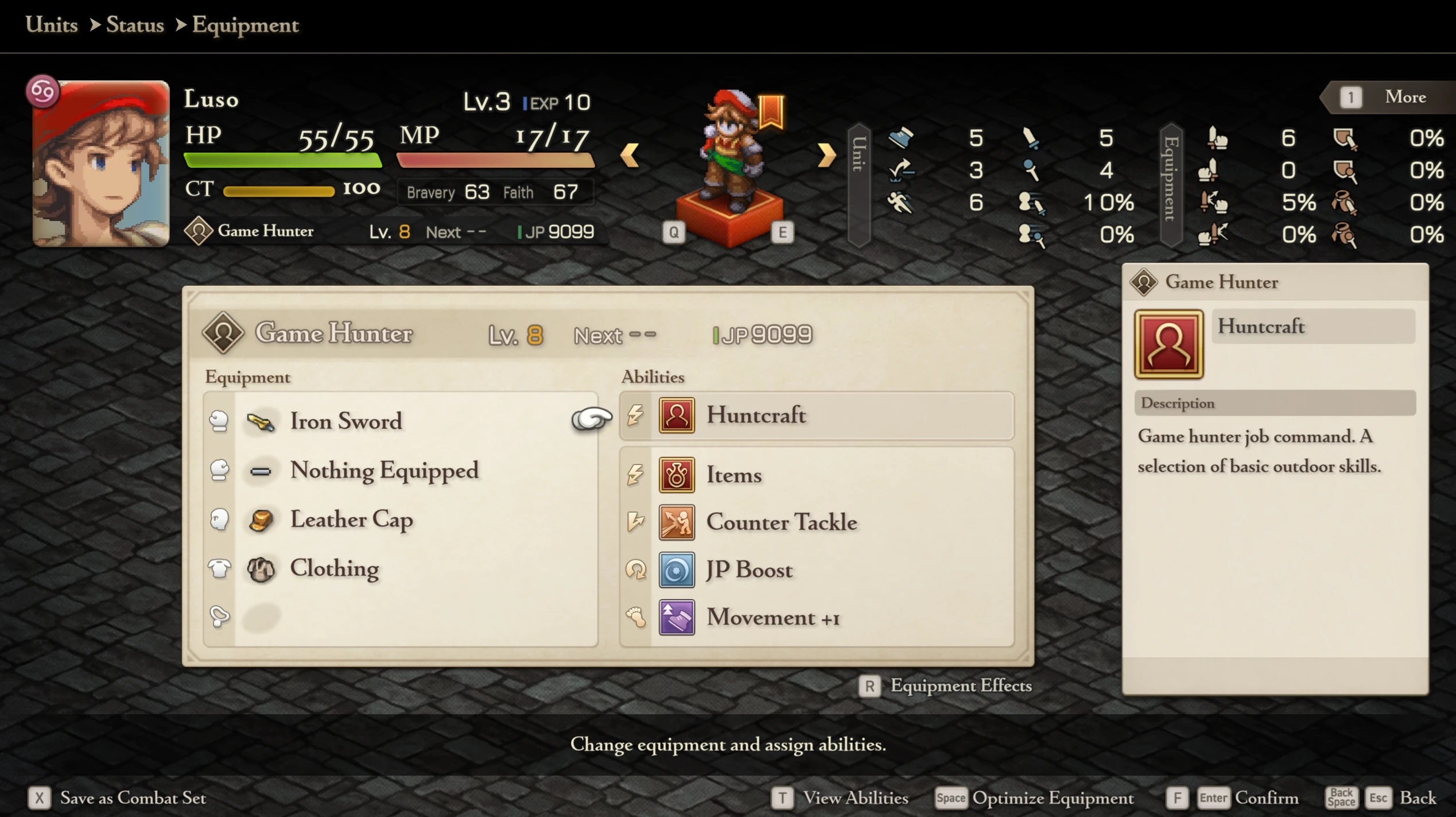Image resolution: width=1456 pixels, height=817 pixels.
Task: Click the Game Hunter job icon
Action: (x=224, y=333)
